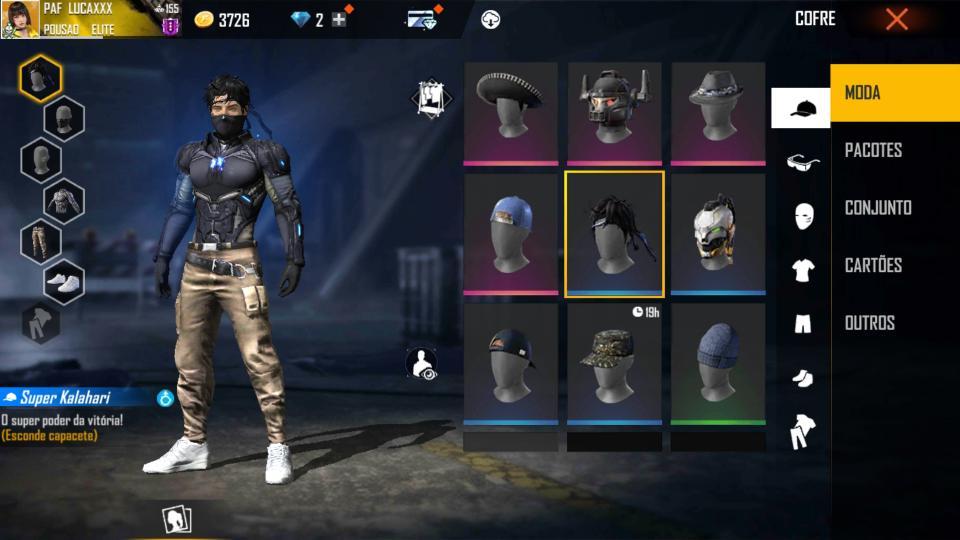Viewport: 960px width, 540px height.
Task: Click the player profile avatar
Action: click(20, 19)
